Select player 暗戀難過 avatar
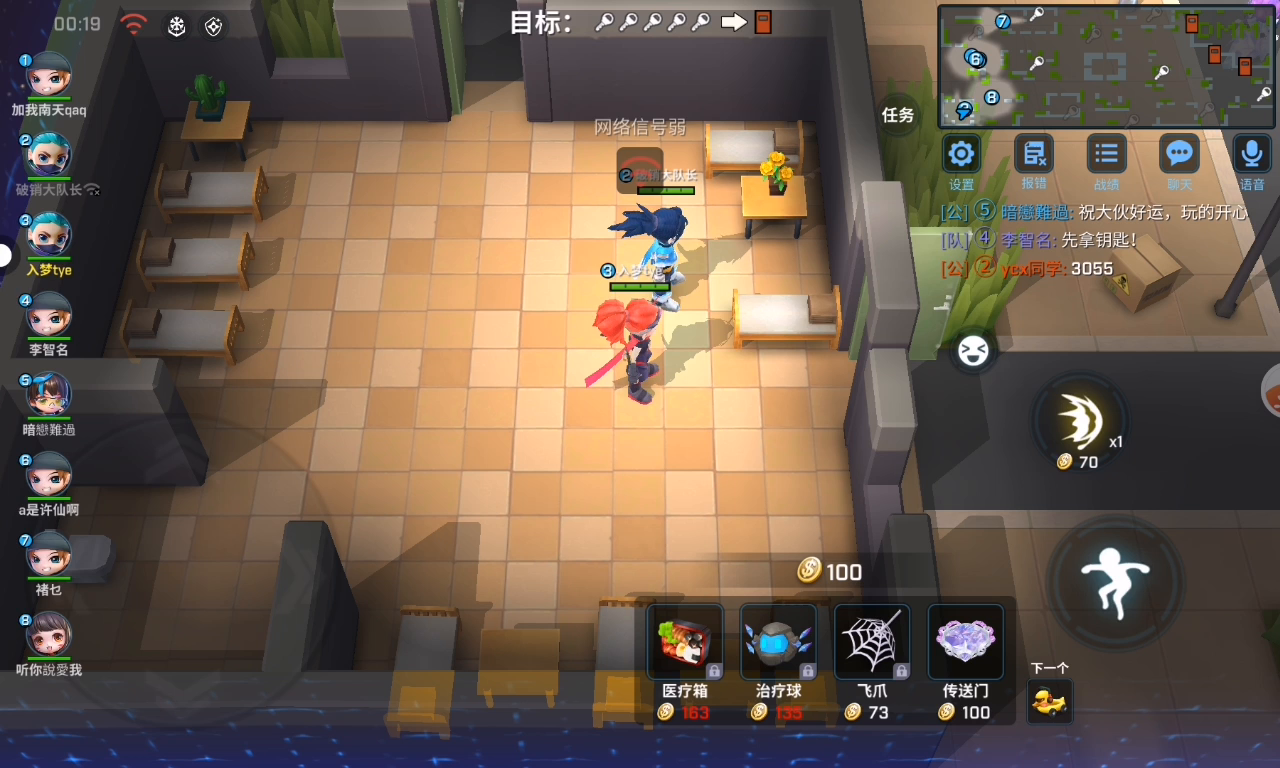 [x=48, y=395]
